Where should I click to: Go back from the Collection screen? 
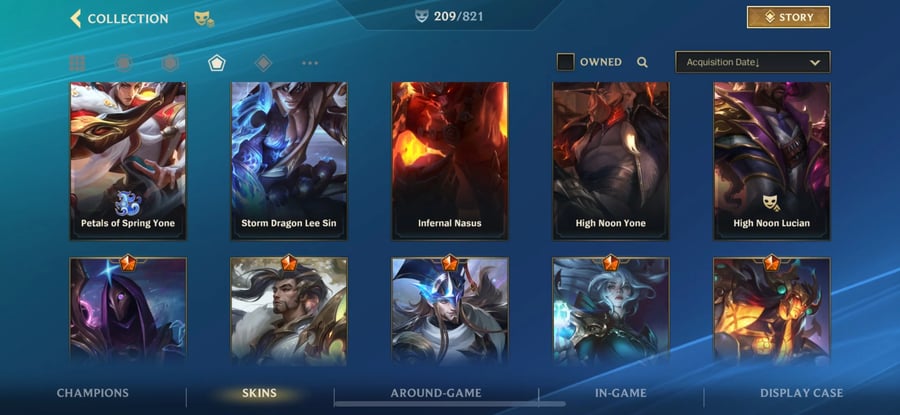click(x=76, y=18)
